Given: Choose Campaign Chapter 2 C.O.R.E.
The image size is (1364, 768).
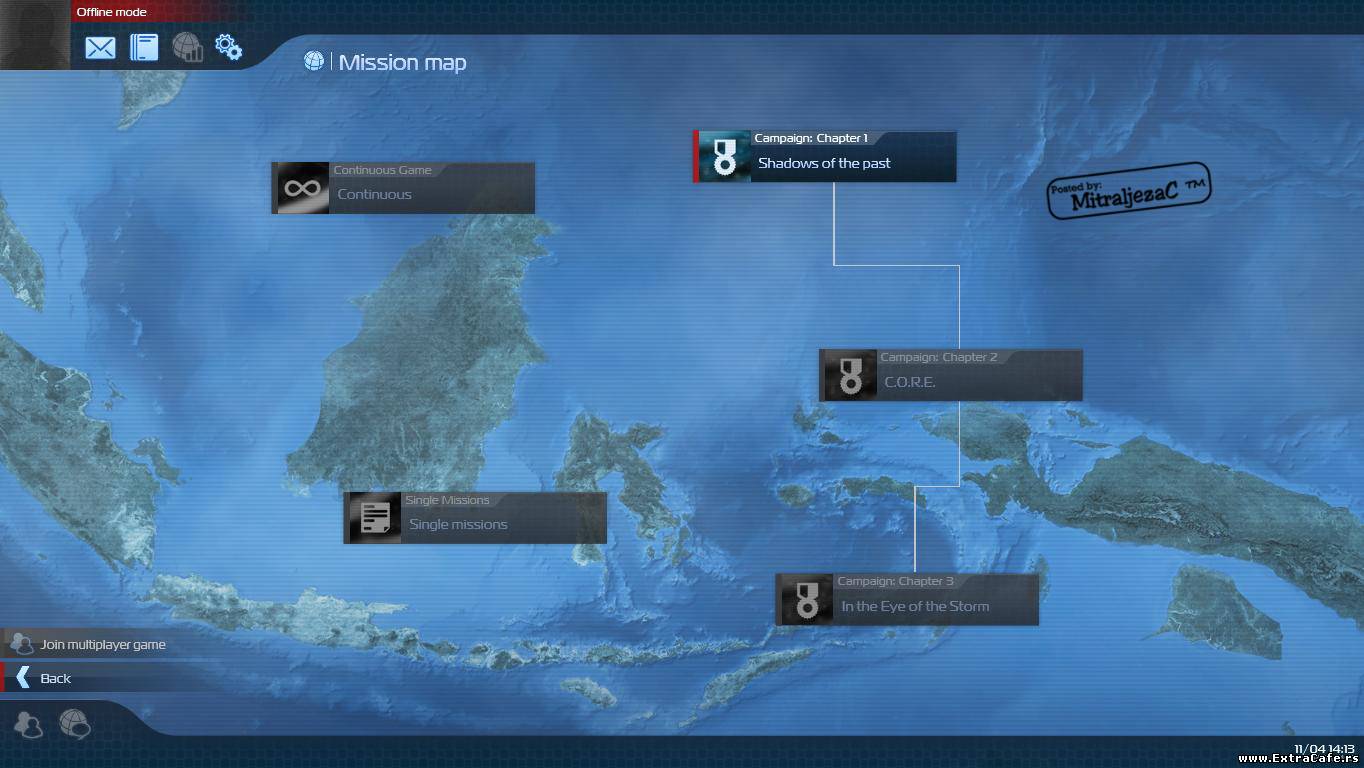Looking at the screenshot, I should tap(951, 375).
